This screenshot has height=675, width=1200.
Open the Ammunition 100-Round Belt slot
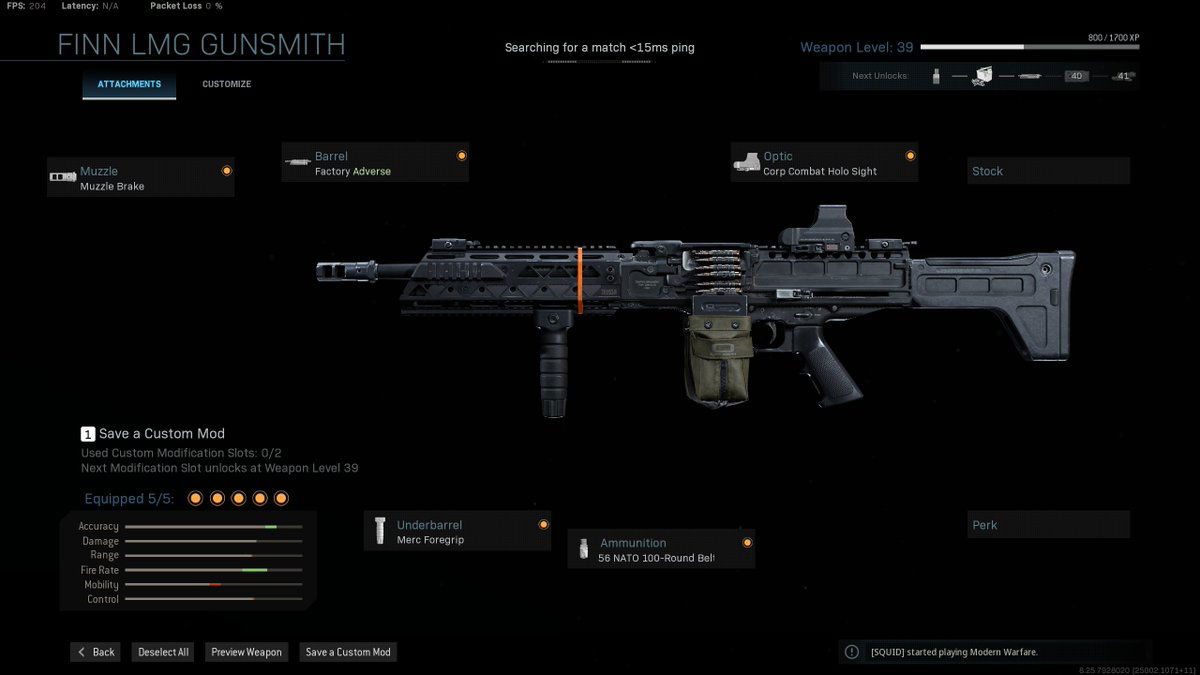(661, 549)
